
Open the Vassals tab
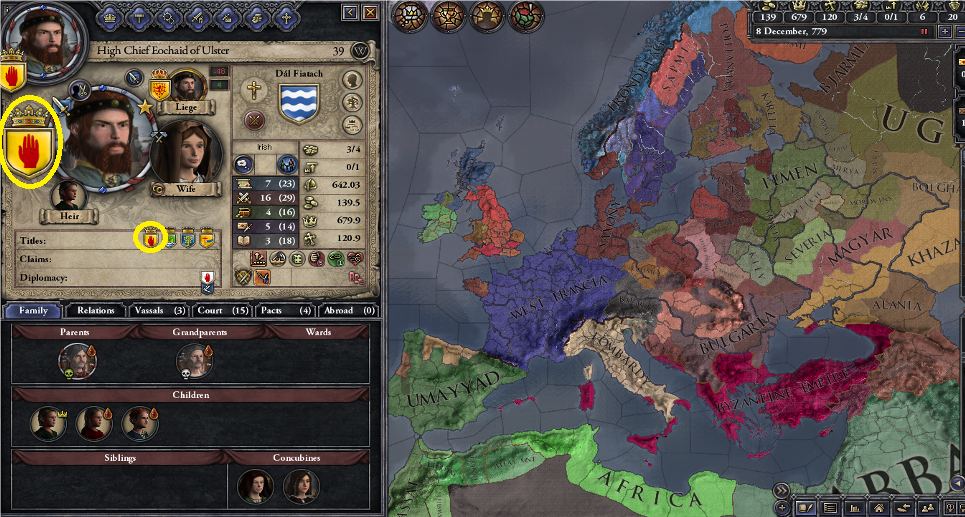[x=159, y=310]
